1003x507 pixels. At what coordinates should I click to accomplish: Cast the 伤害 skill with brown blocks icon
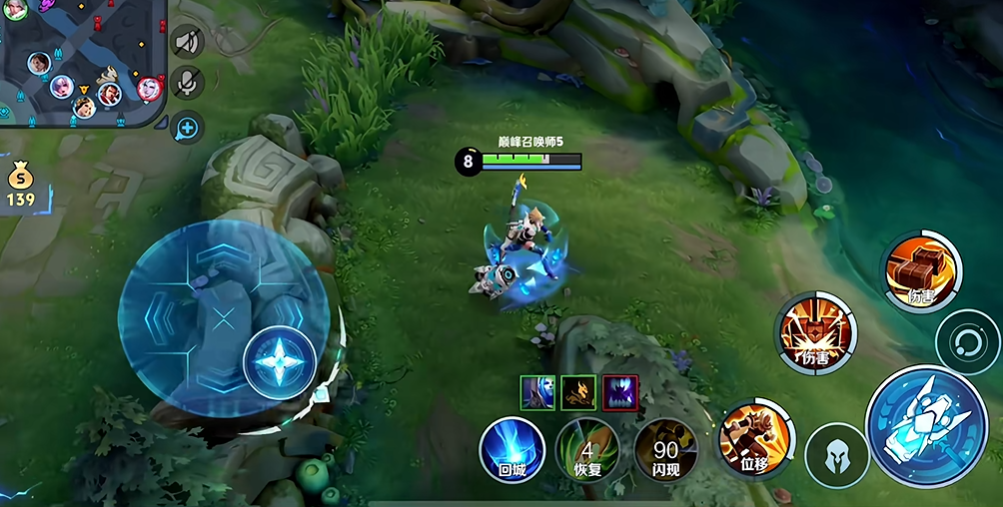pos(921,270)
